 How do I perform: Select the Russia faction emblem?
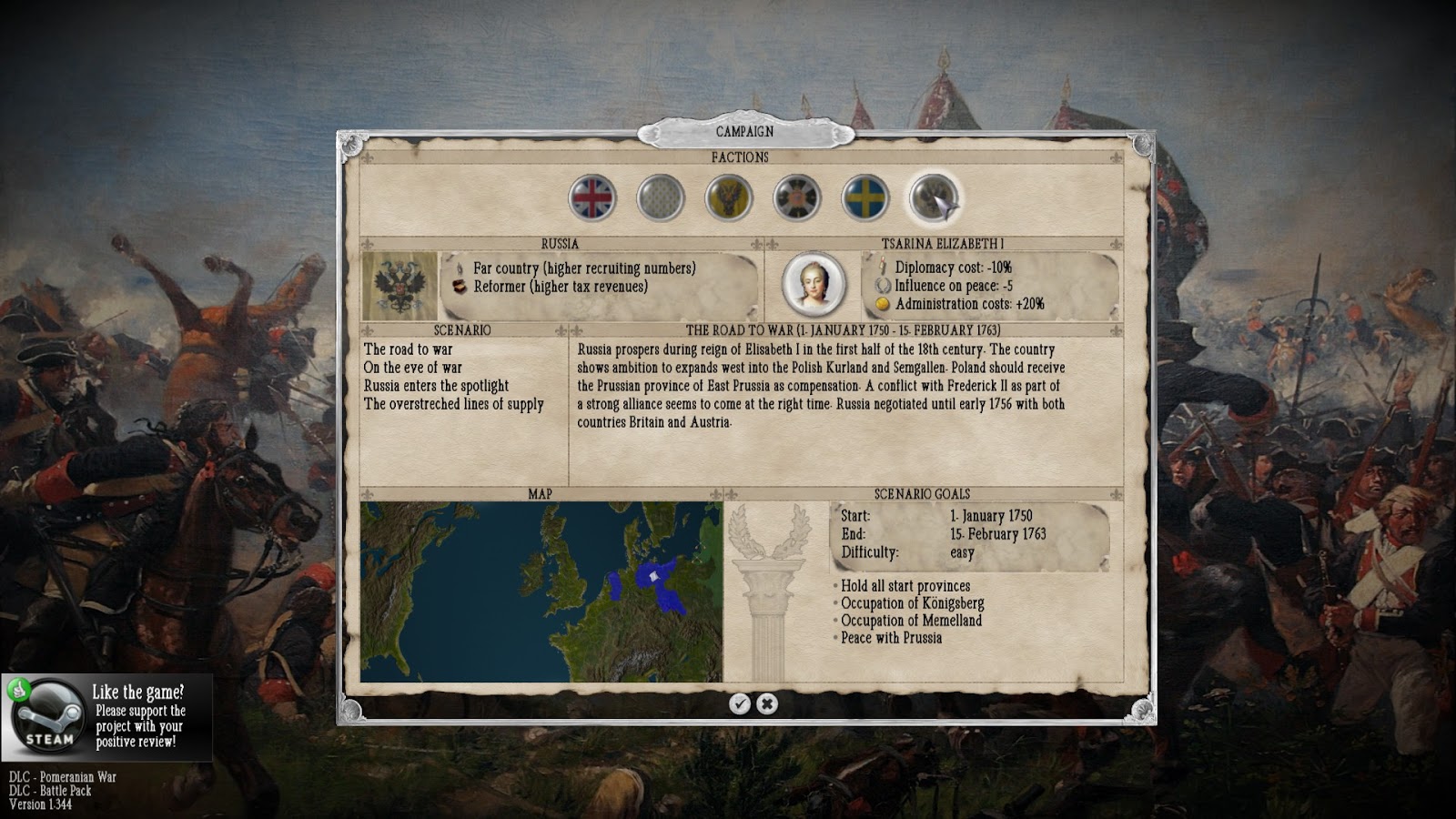coord(933,198)
